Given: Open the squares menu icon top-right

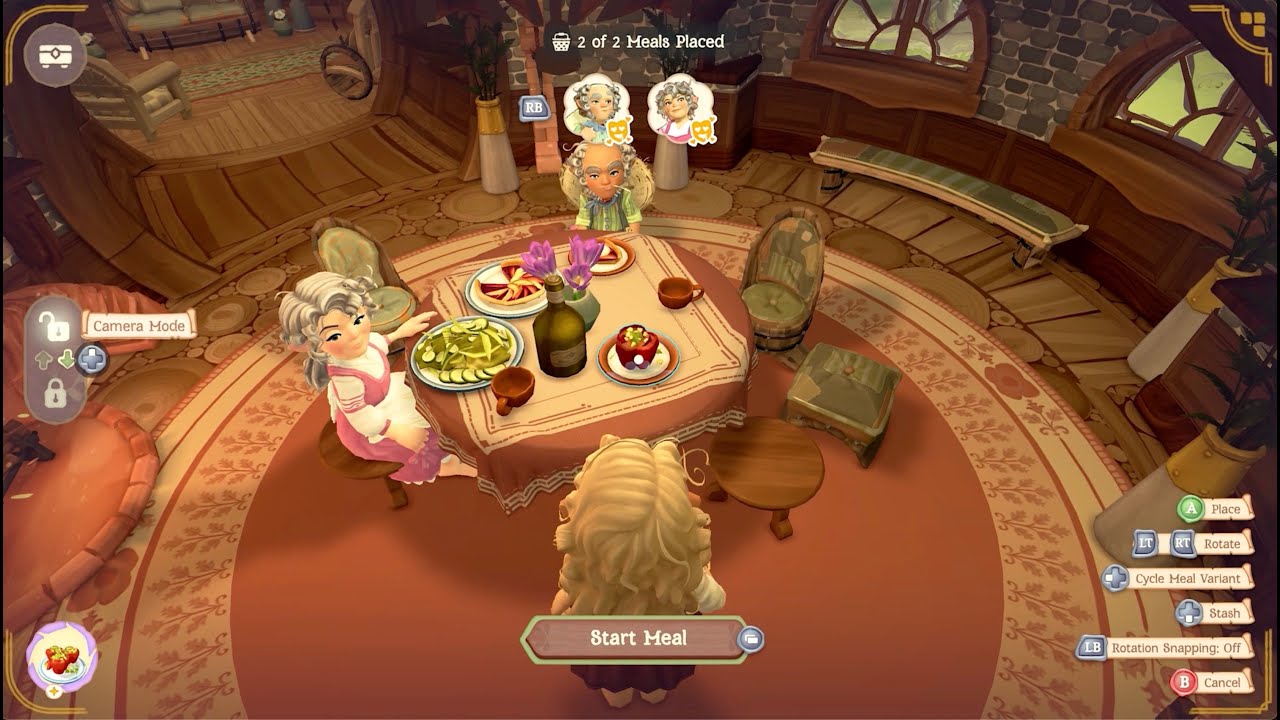Looking at the screenshot, I should tap(1252, 24).
